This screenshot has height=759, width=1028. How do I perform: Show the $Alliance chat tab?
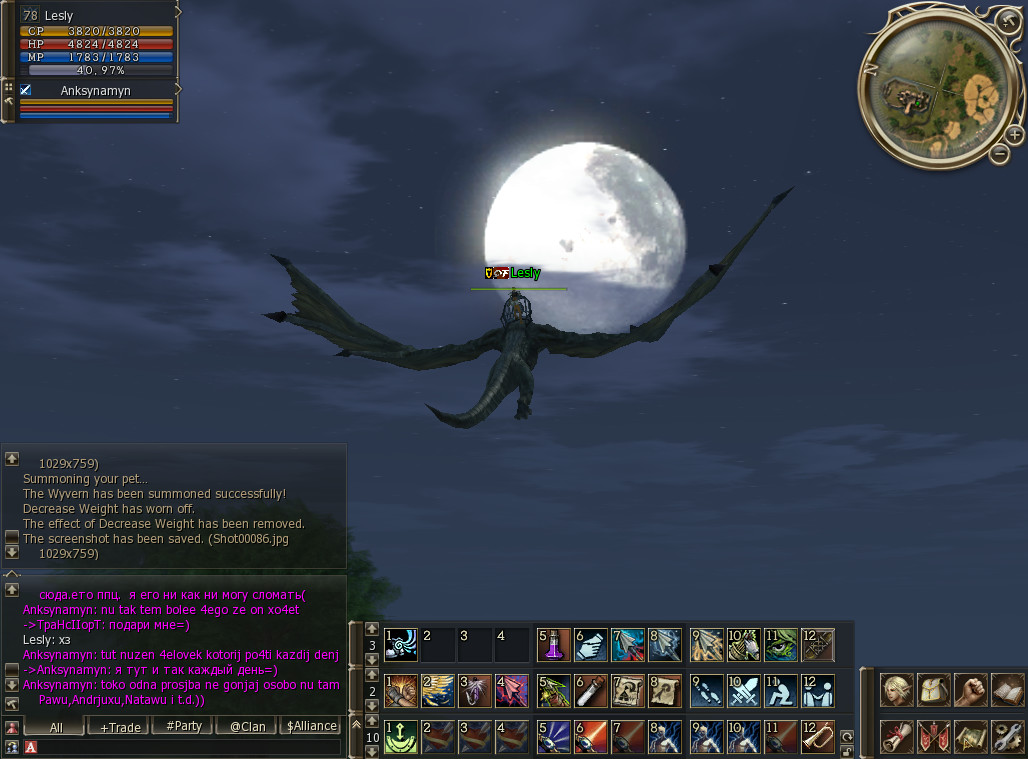click(311, 727)
